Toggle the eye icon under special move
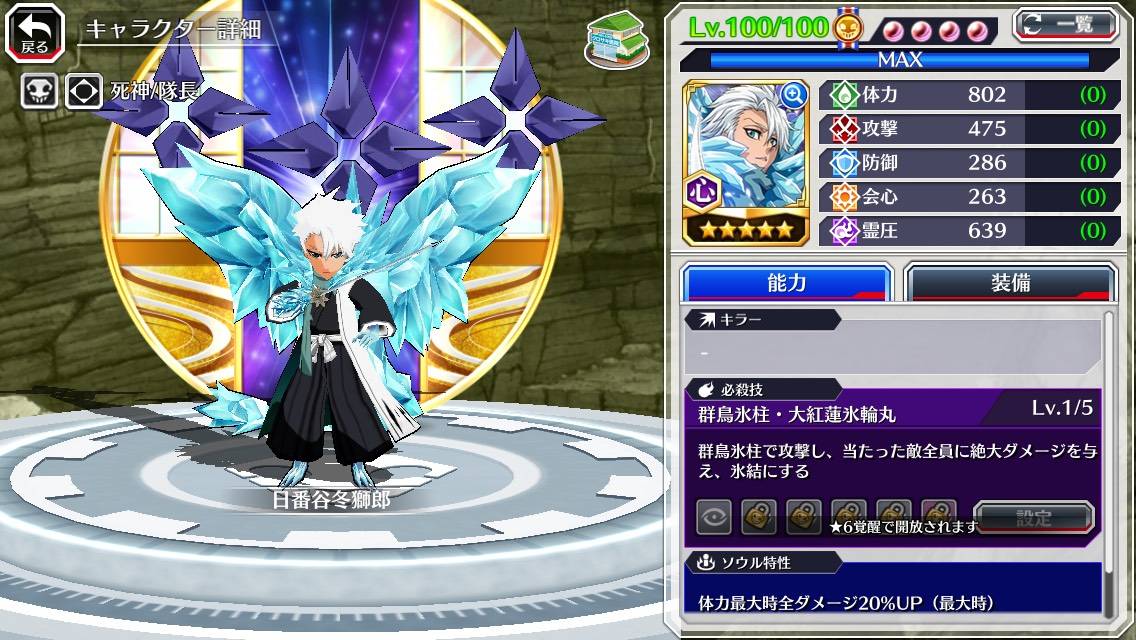Screen dimensions: 1136x640 click(714, 518)
